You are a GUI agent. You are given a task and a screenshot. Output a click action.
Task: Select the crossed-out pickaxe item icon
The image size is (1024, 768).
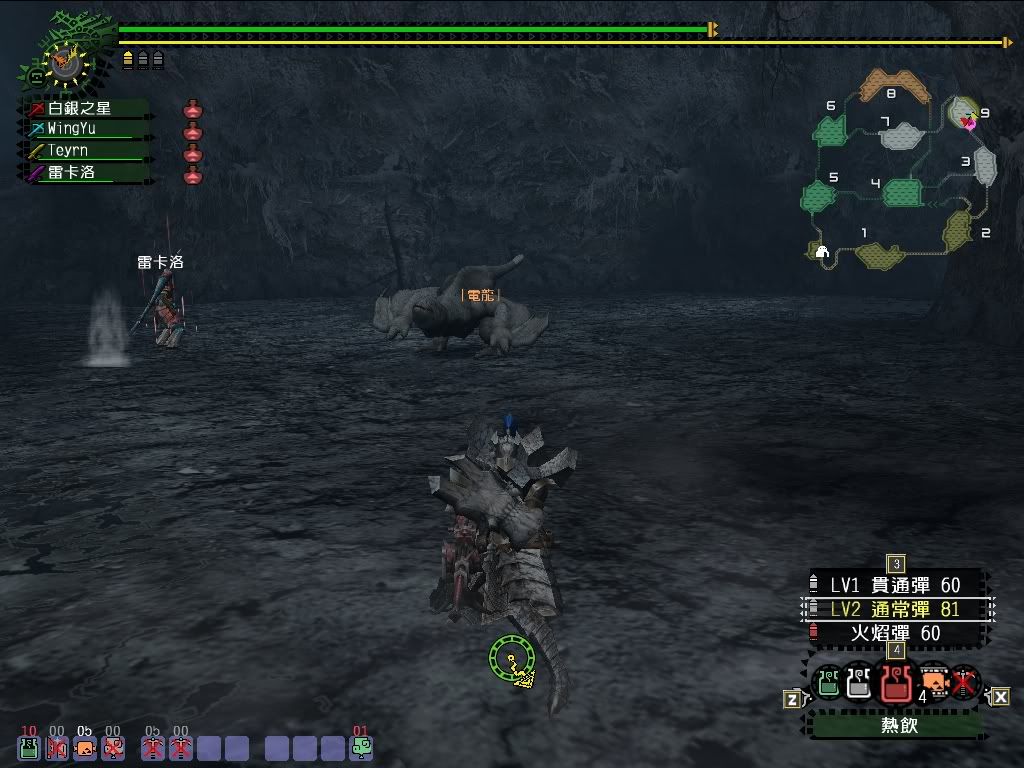click(964, 682)
